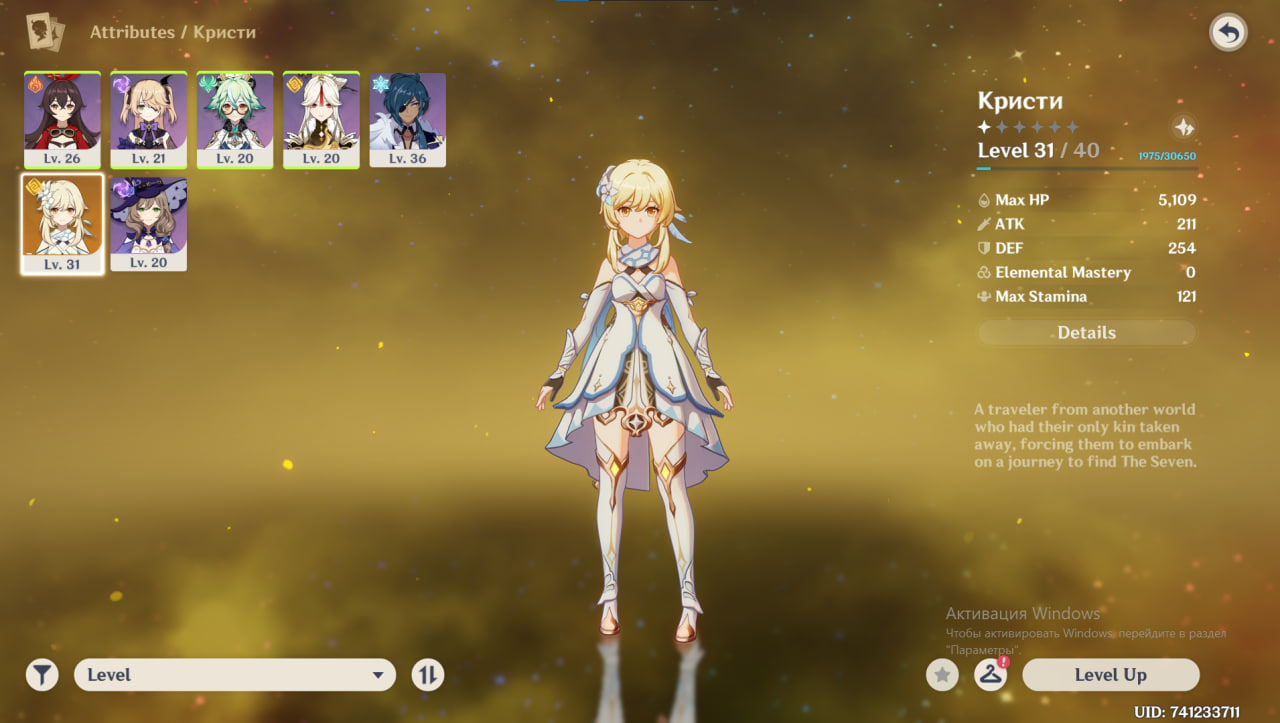Click the profile cards icon by Attributes
This screenshot has width=1280, height=723.
(45, 32)
